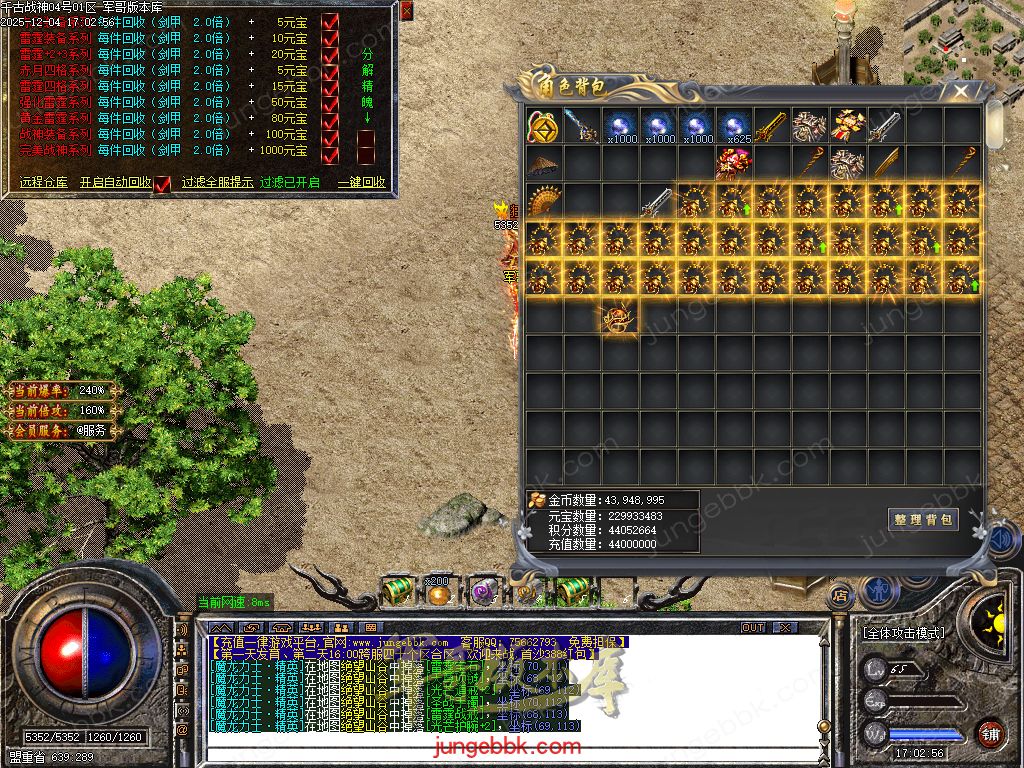The width and height of the screenshot is (1024, 768).
Task: Click the 过滤全服提示 filter link
Action: coord(217,183)
